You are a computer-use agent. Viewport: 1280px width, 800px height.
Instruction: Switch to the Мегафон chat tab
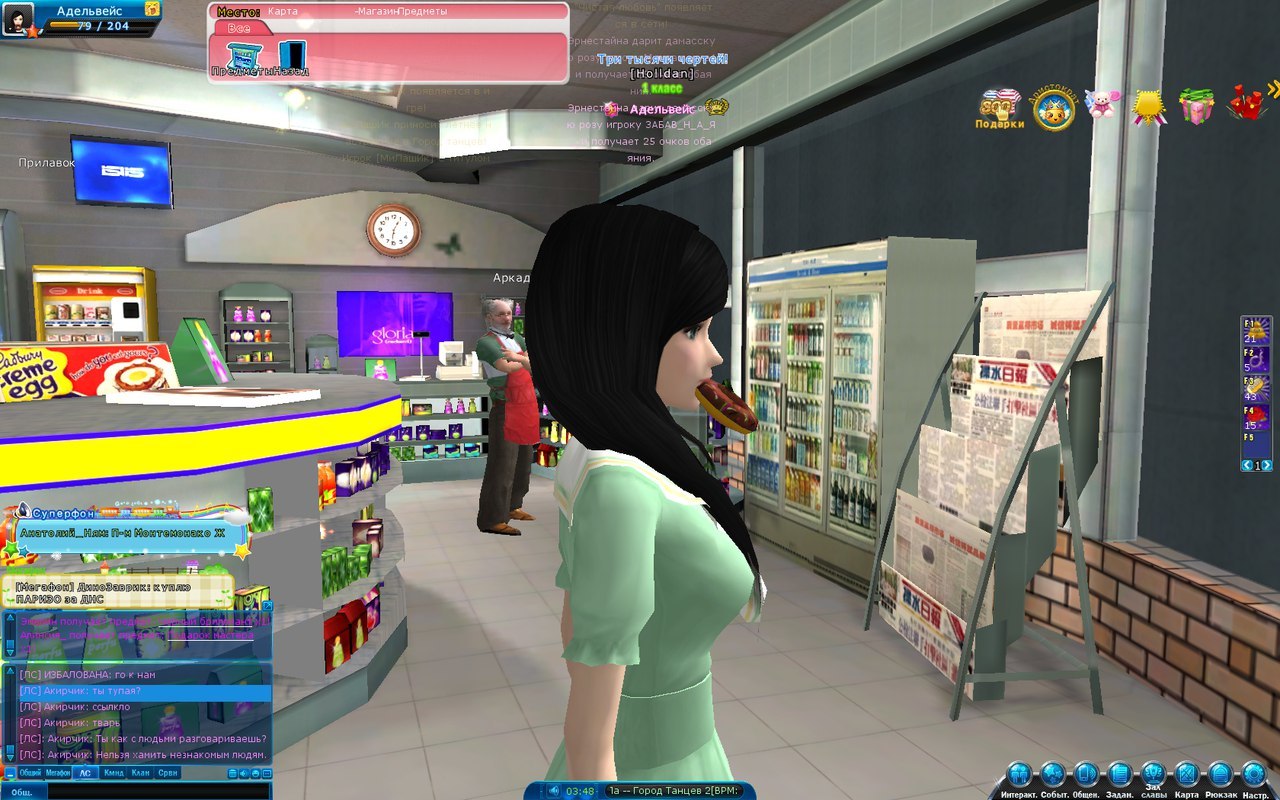coord(58,773)
